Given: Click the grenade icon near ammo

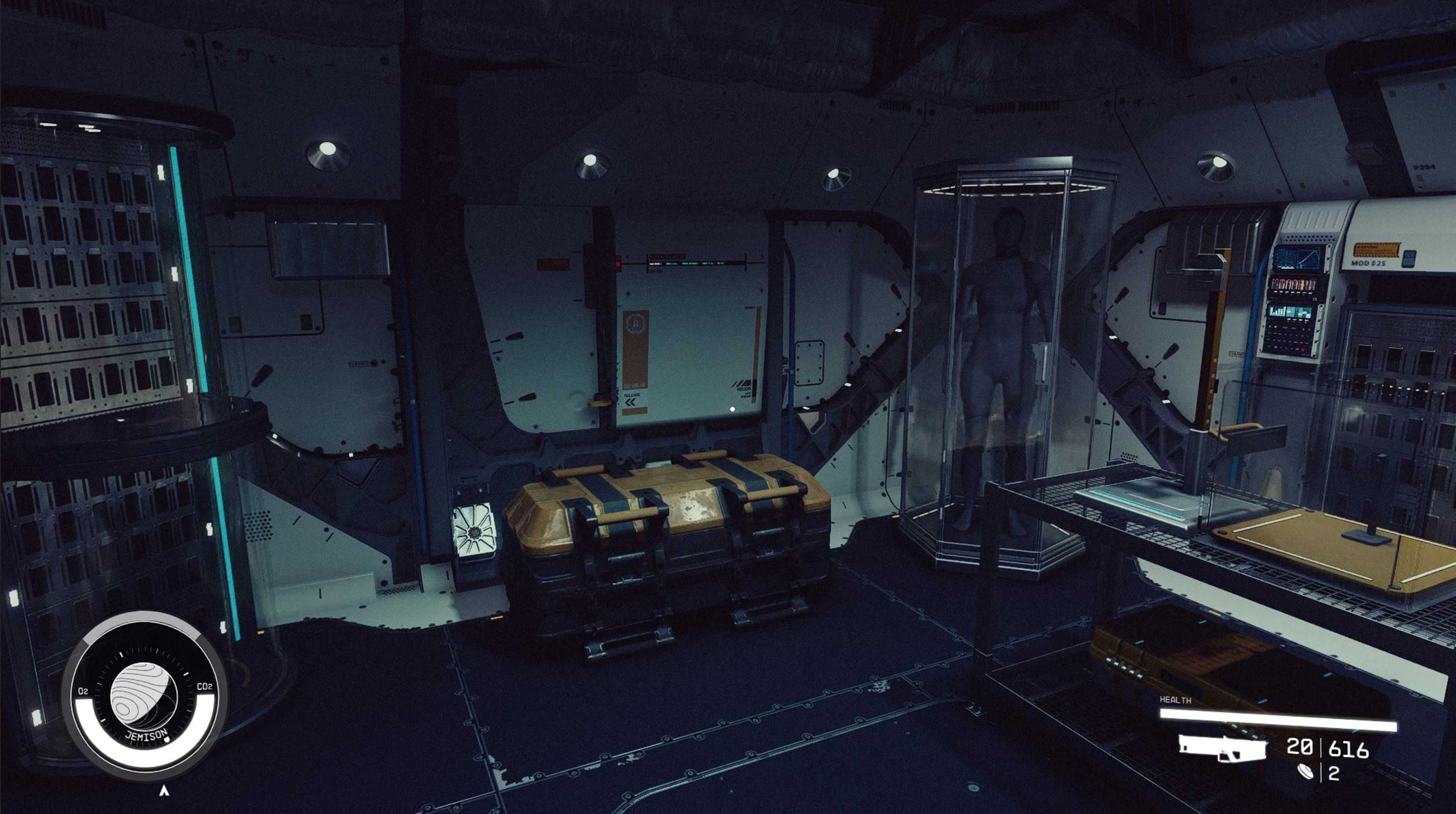Looking at the screenshot, I should click(x=1306, y=772).
